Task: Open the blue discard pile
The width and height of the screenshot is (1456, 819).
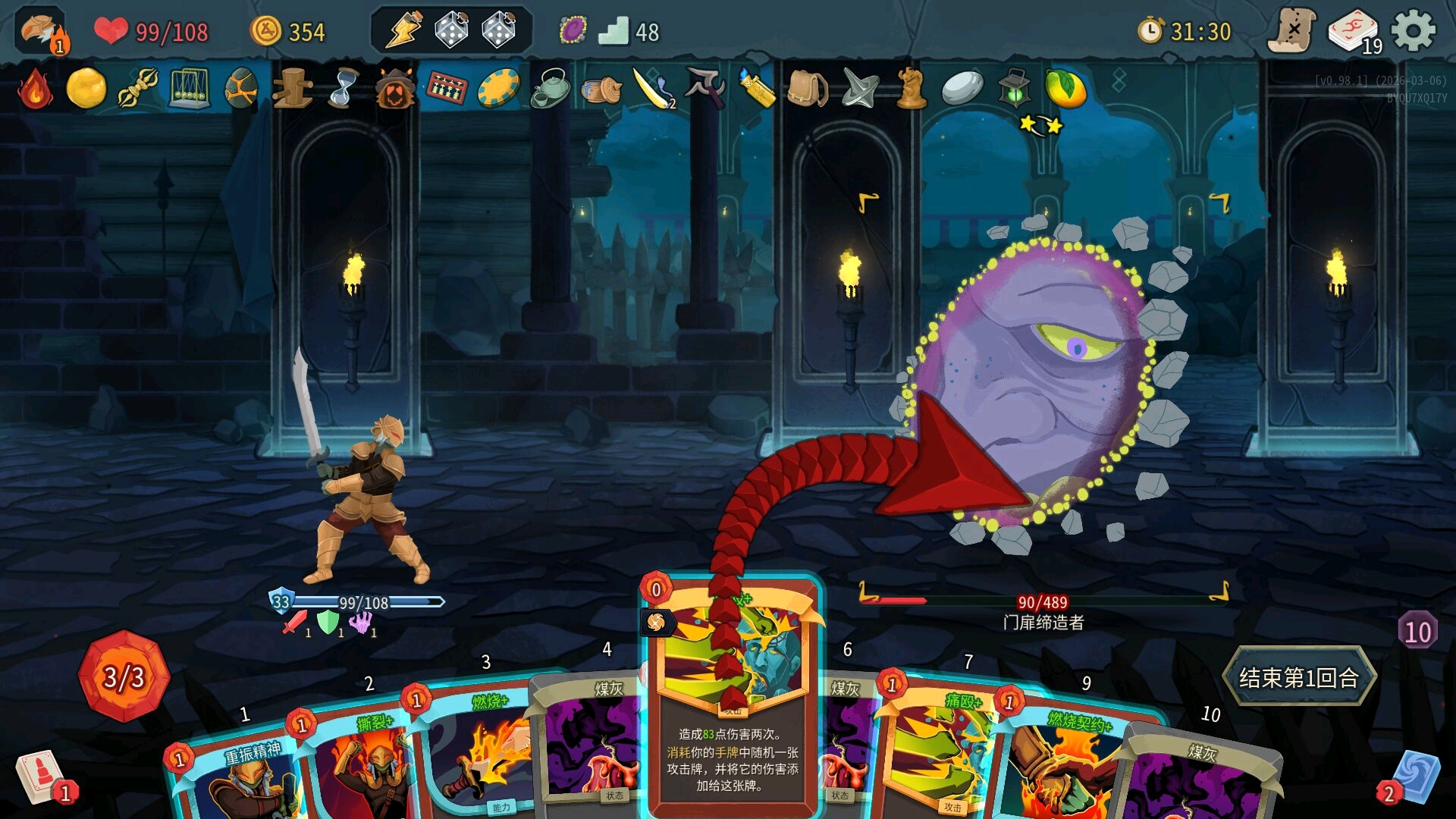Action: (x=1414, y=777)
